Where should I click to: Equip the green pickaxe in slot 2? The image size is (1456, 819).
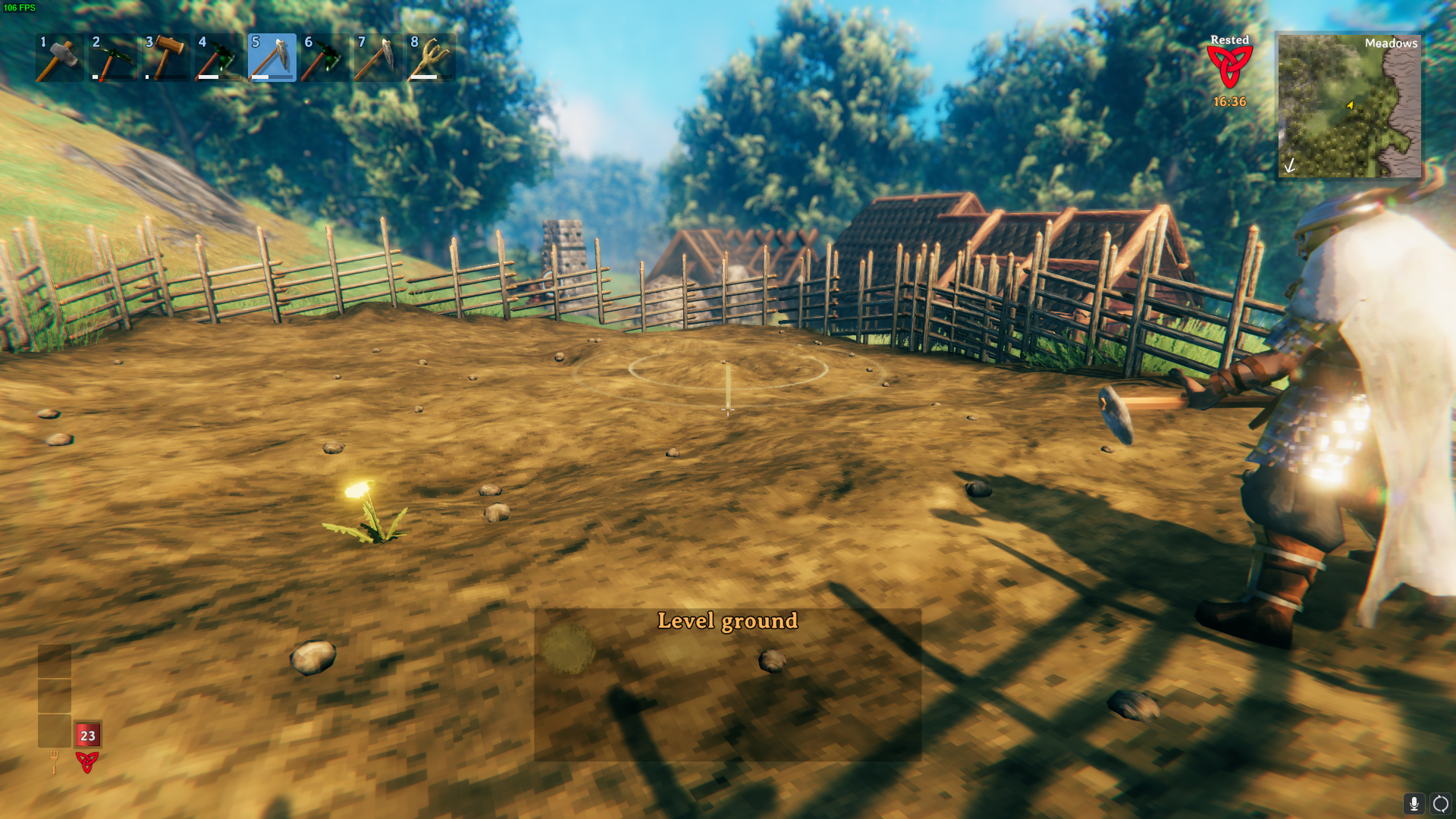coord(112,58)
